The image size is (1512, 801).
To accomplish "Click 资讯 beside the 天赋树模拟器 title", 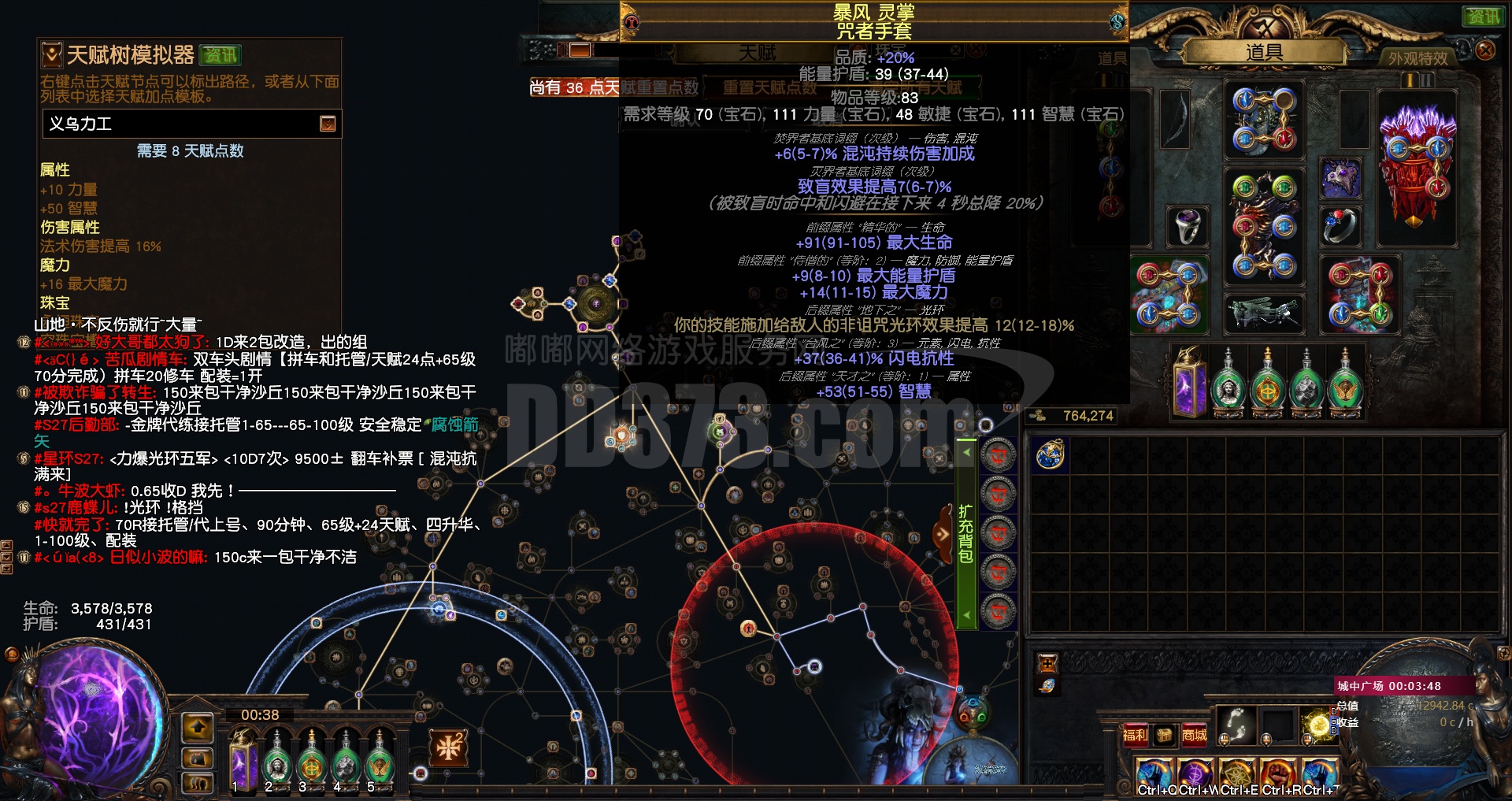I will pyautogui.click(x=220, y=55).
